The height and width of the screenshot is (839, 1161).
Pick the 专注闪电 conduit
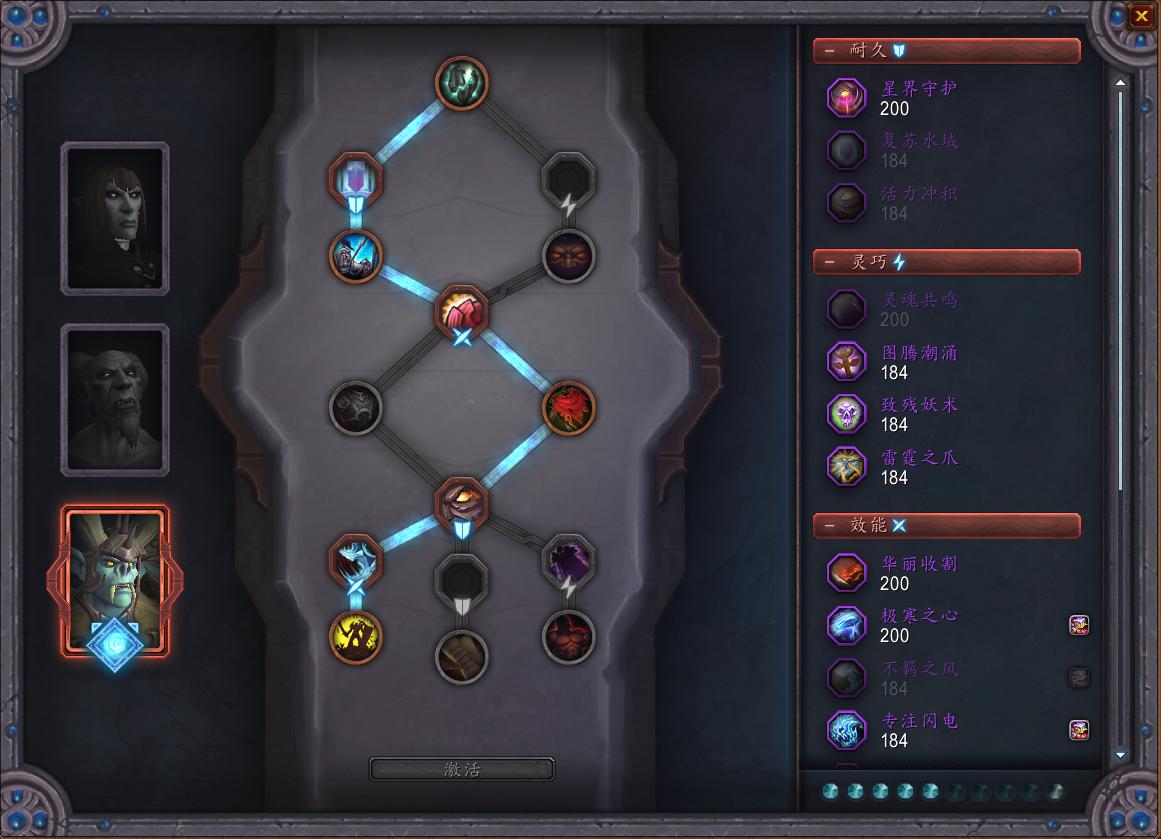[x=847, y=730]
